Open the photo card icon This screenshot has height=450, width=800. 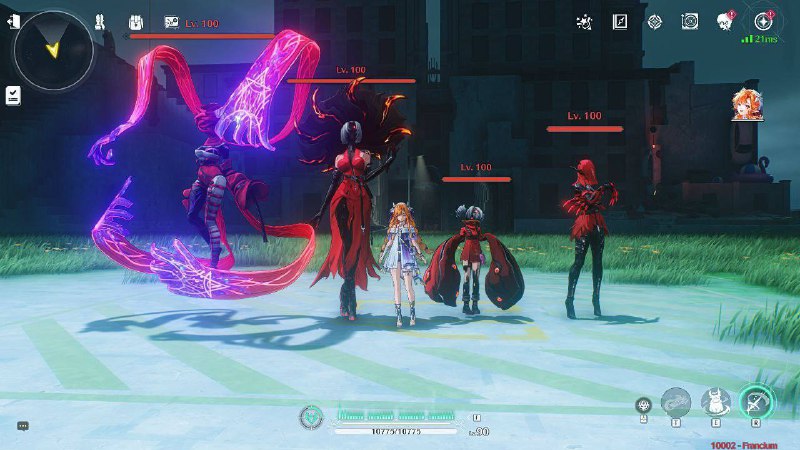click(171, 22)
